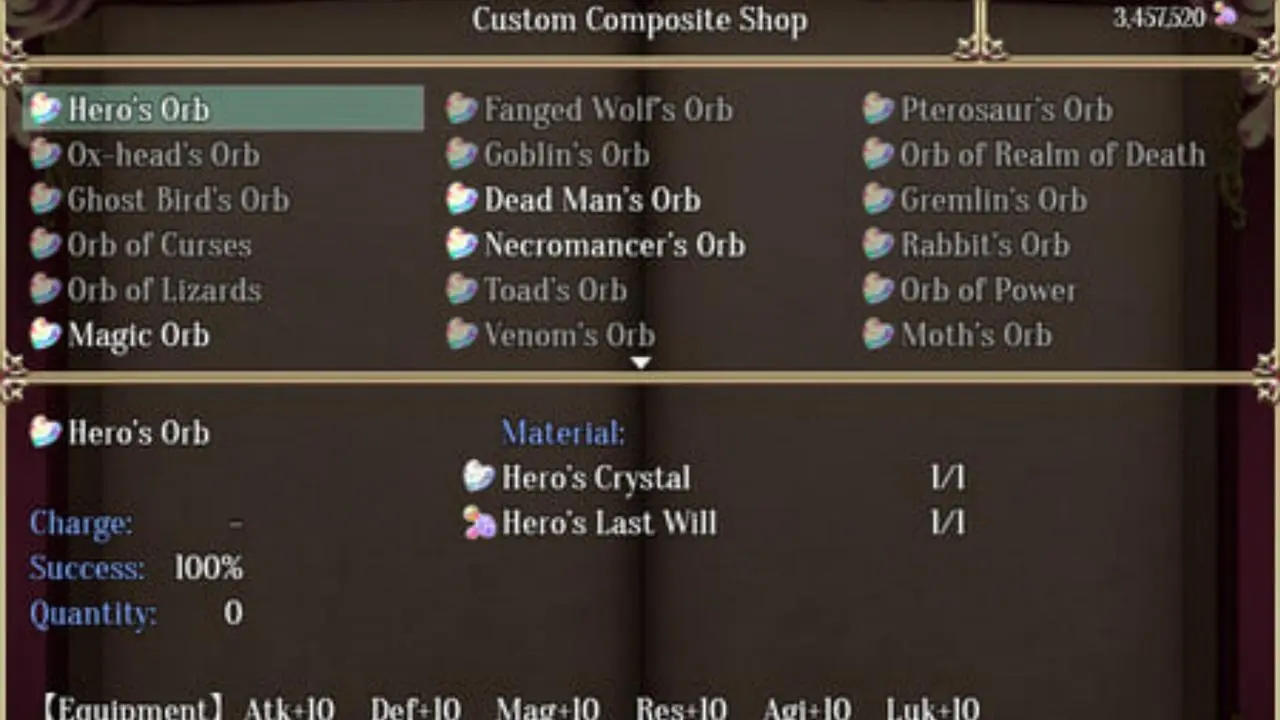Choose Pterosaur's Orb
This screenshot has width=1280, height=720.
click(1006, 109)
